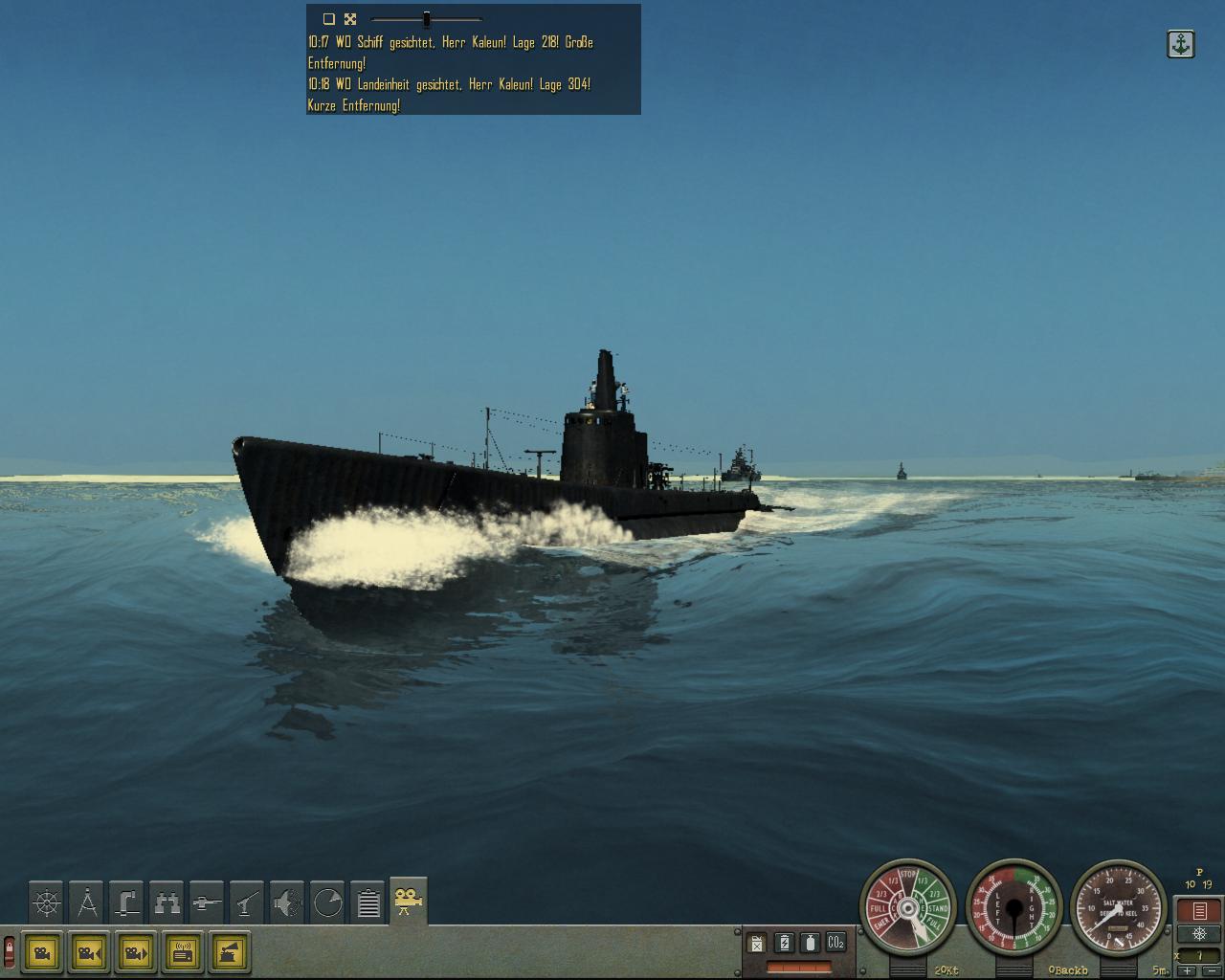The width and height of the screenshot is (1225, 980).
Task: Open the gramophone player
Action: tap(230, 953)
